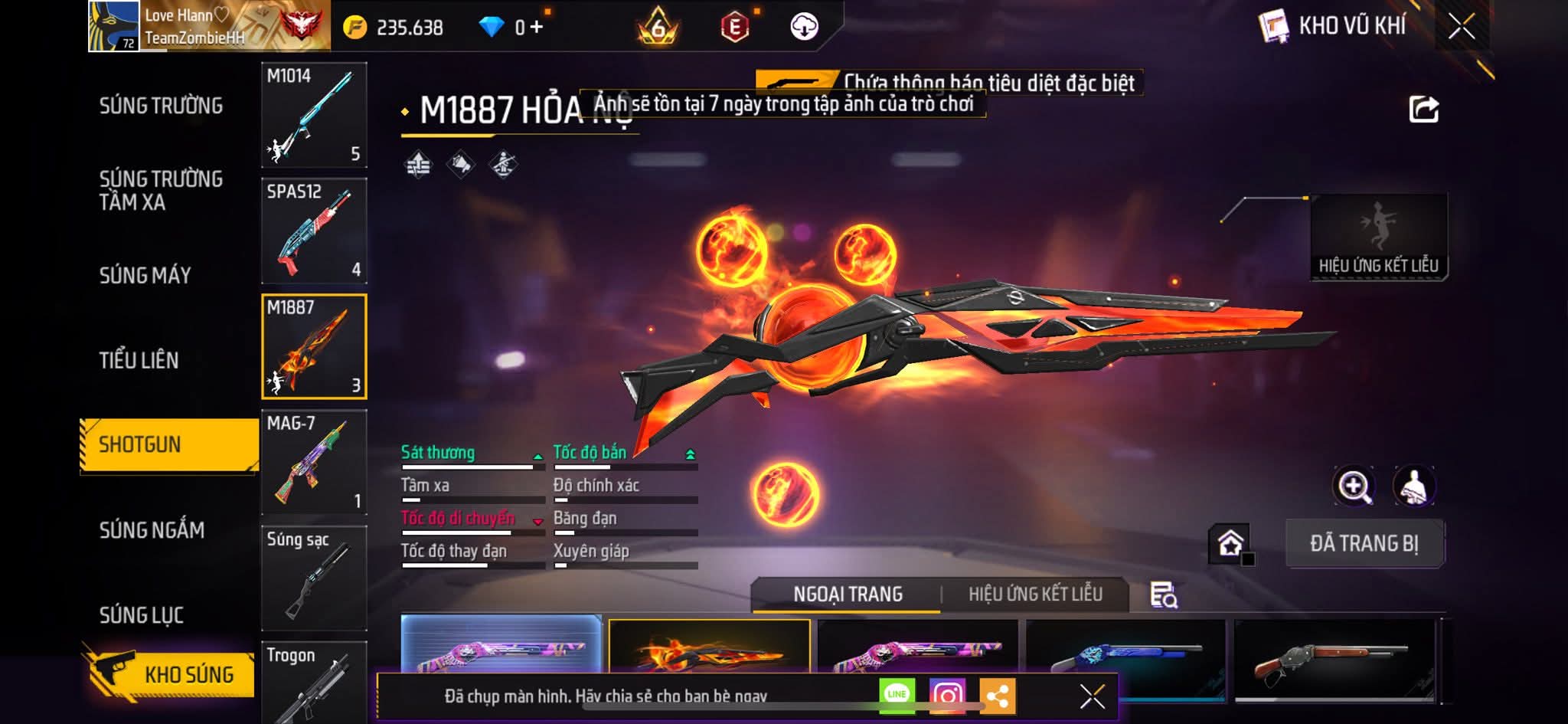Select the M1014 shotgun slot
The height and width of the screenshot is (724, 1568).
314,115
